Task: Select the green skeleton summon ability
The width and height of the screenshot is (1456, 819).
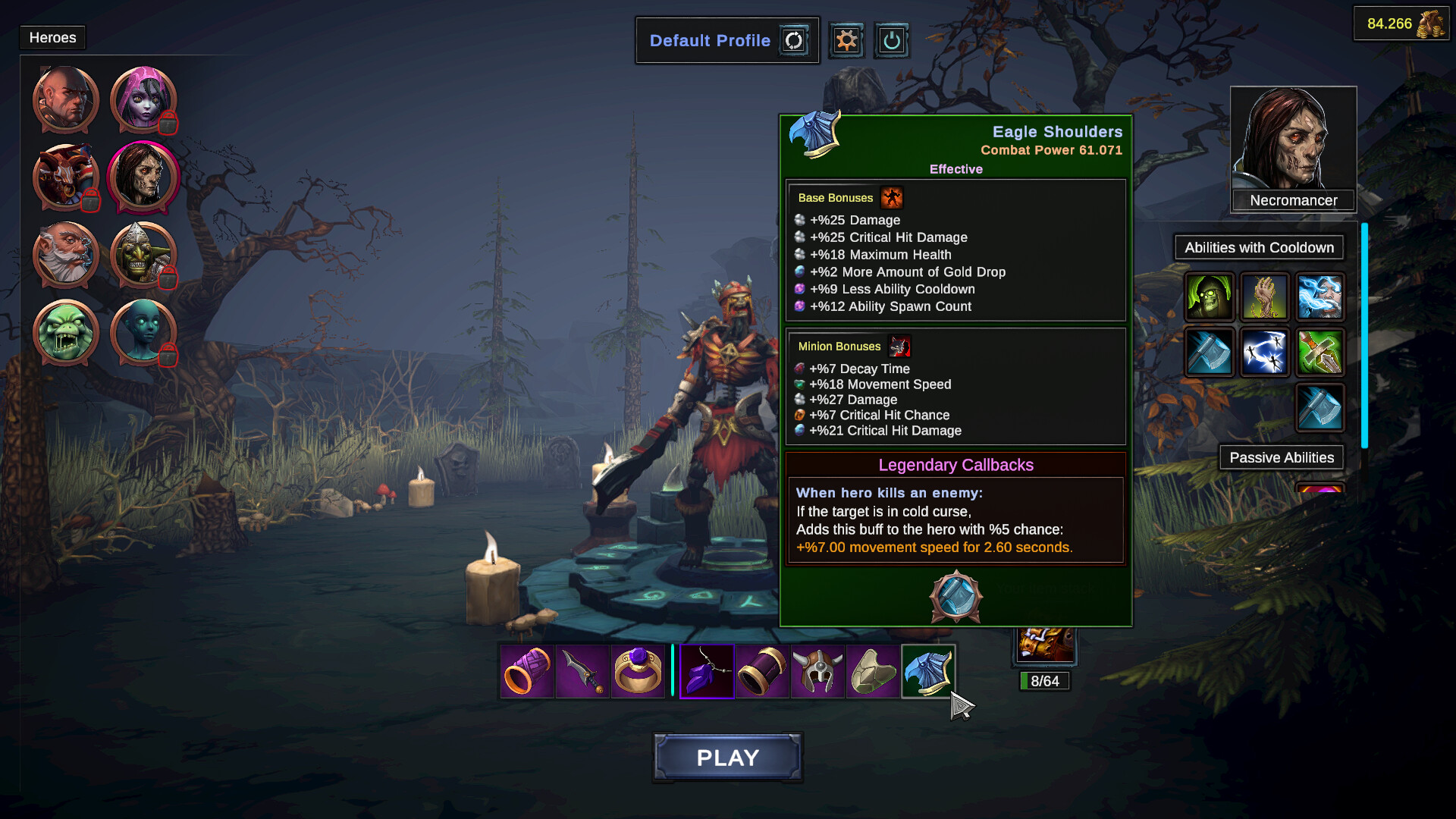Action: [1209, 297]
